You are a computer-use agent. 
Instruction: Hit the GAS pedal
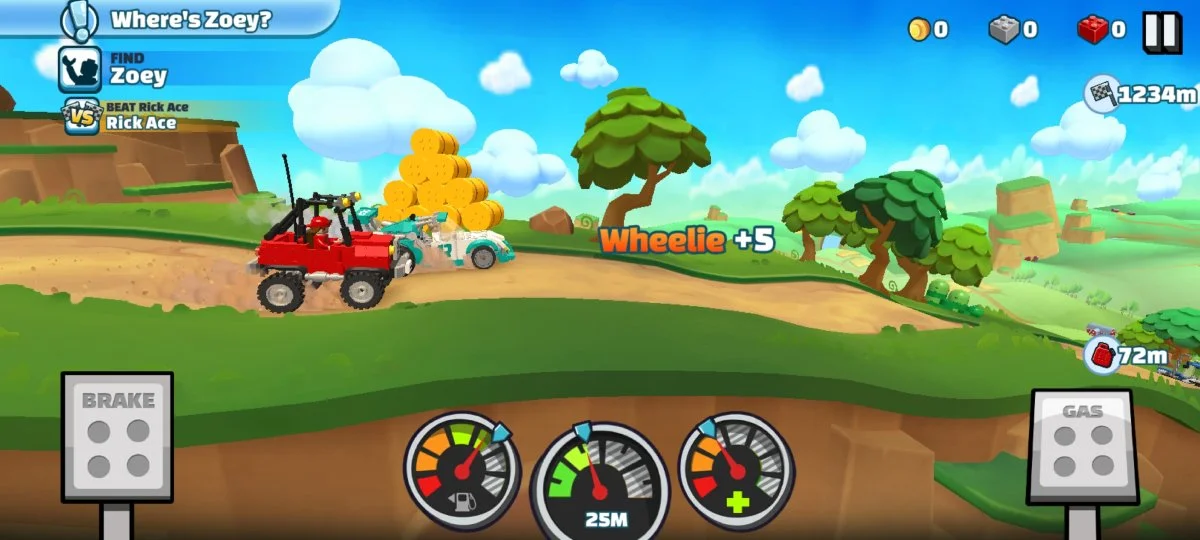pos(1082,446)
